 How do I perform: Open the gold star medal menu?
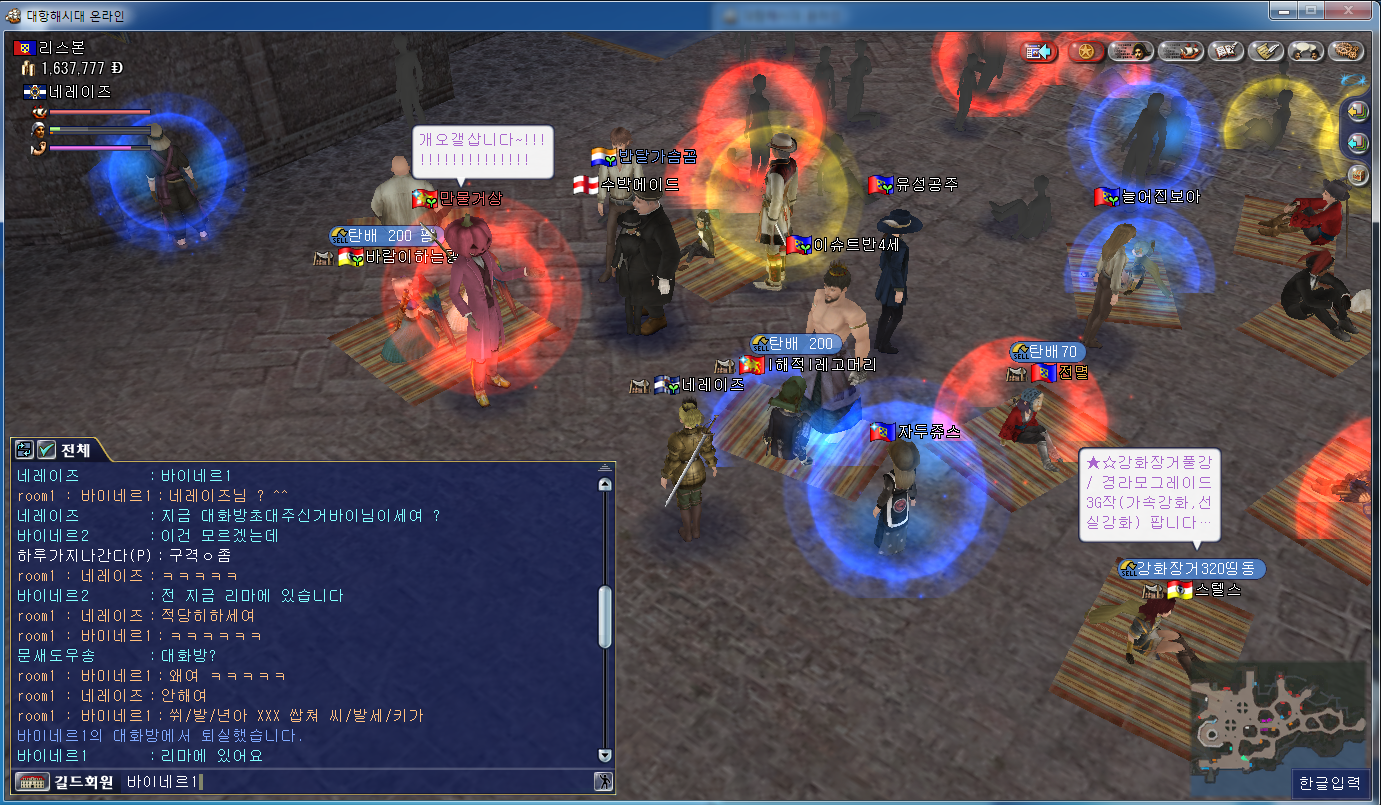tap(1085, 51)
